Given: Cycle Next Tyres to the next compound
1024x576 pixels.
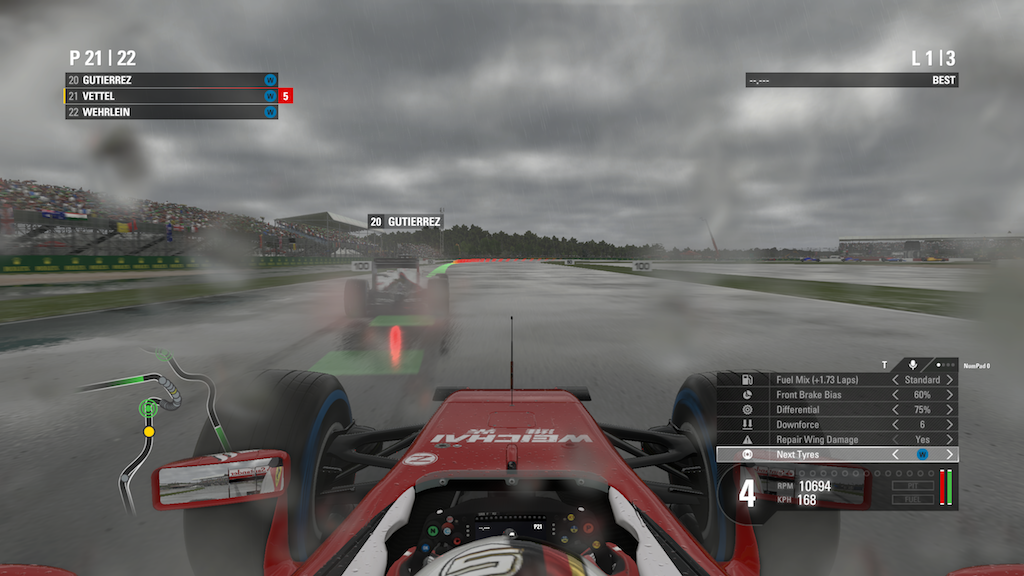Looking at the screenshot, I should tap(949, 455).
